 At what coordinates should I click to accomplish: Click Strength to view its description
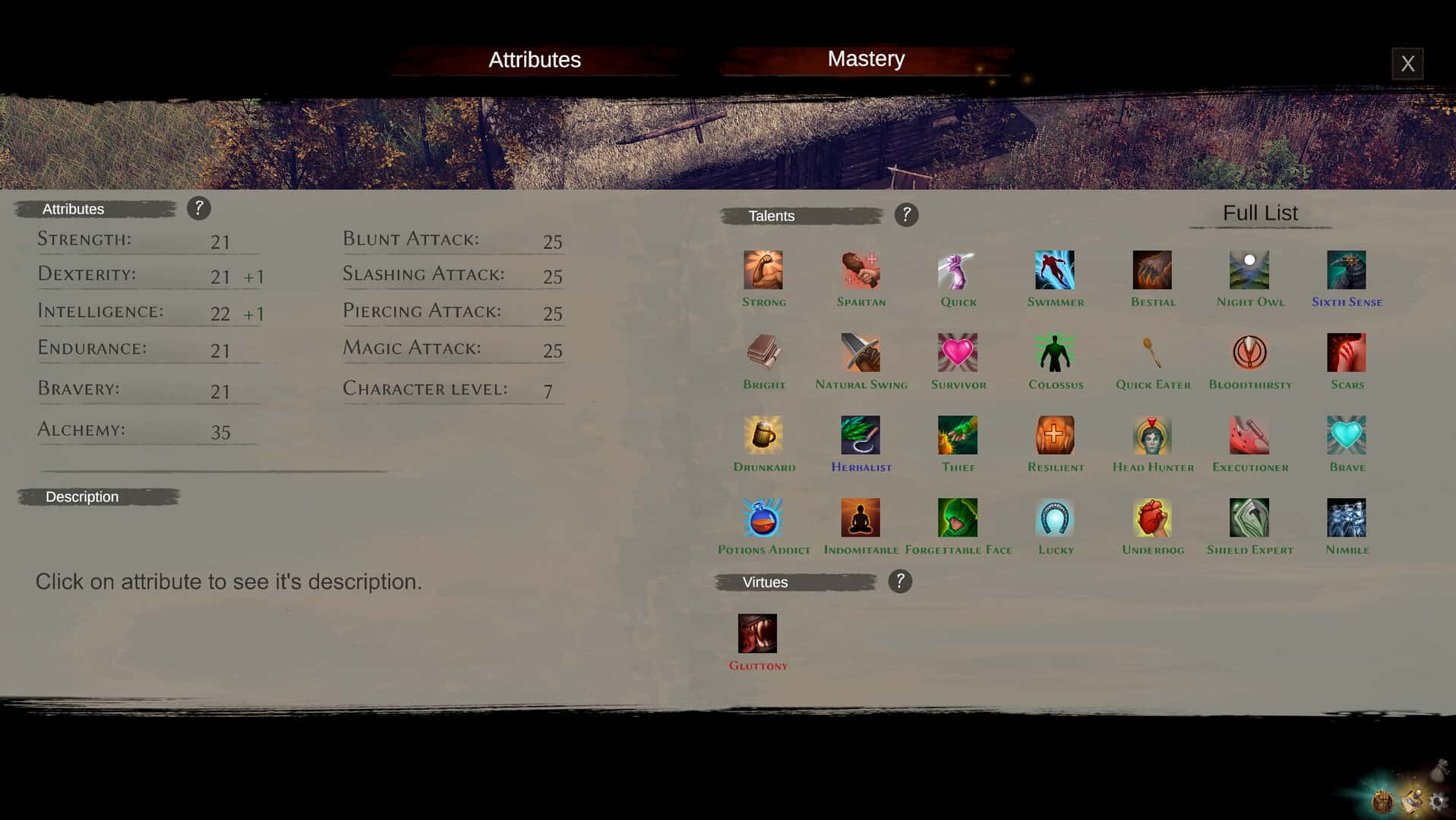click(84, 238)
